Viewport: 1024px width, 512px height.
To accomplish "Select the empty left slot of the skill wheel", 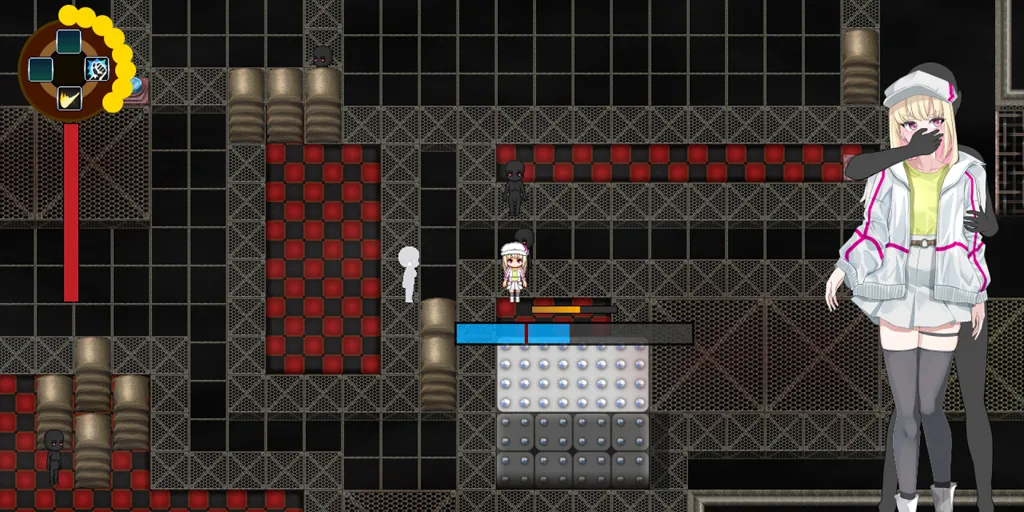I will [40, 69].
